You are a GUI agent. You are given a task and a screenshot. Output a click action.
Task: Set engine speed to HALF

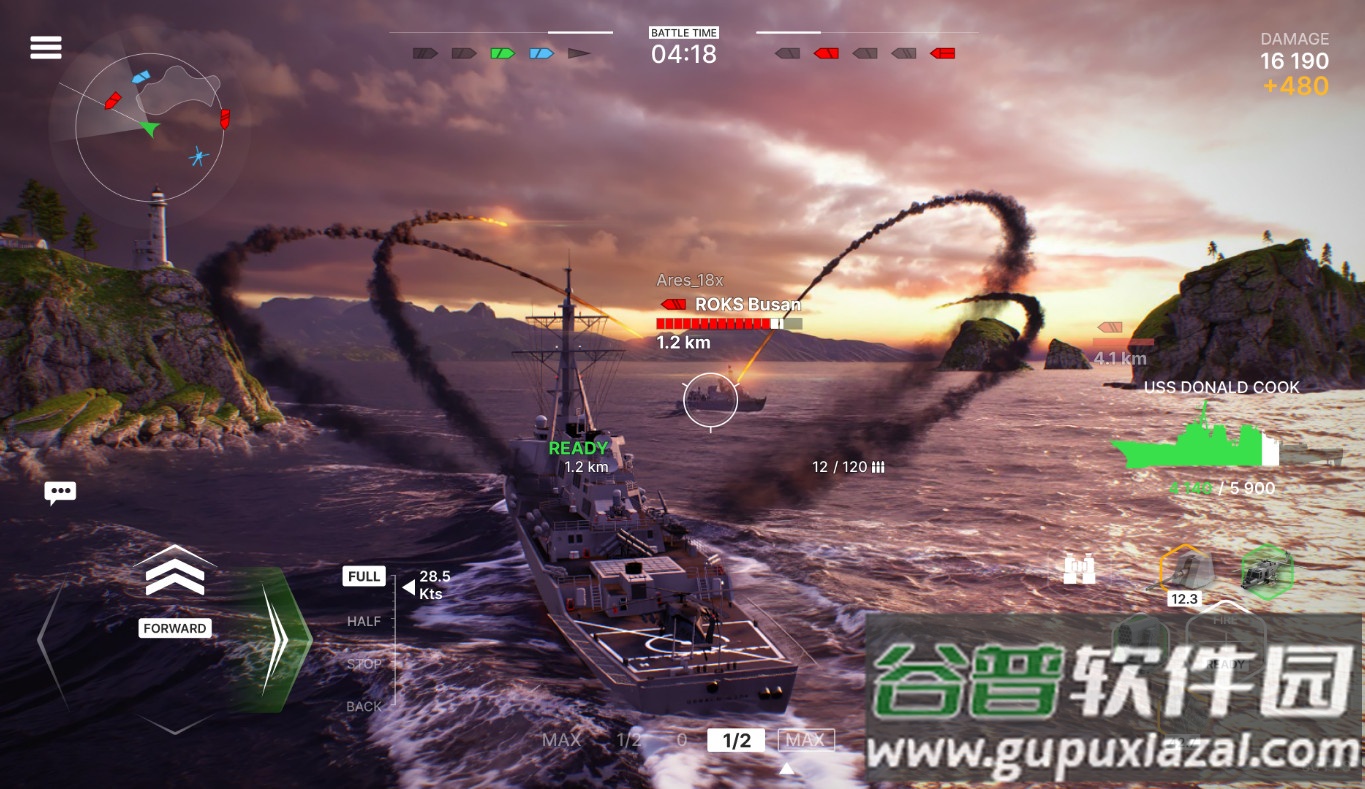pos(363,621)
